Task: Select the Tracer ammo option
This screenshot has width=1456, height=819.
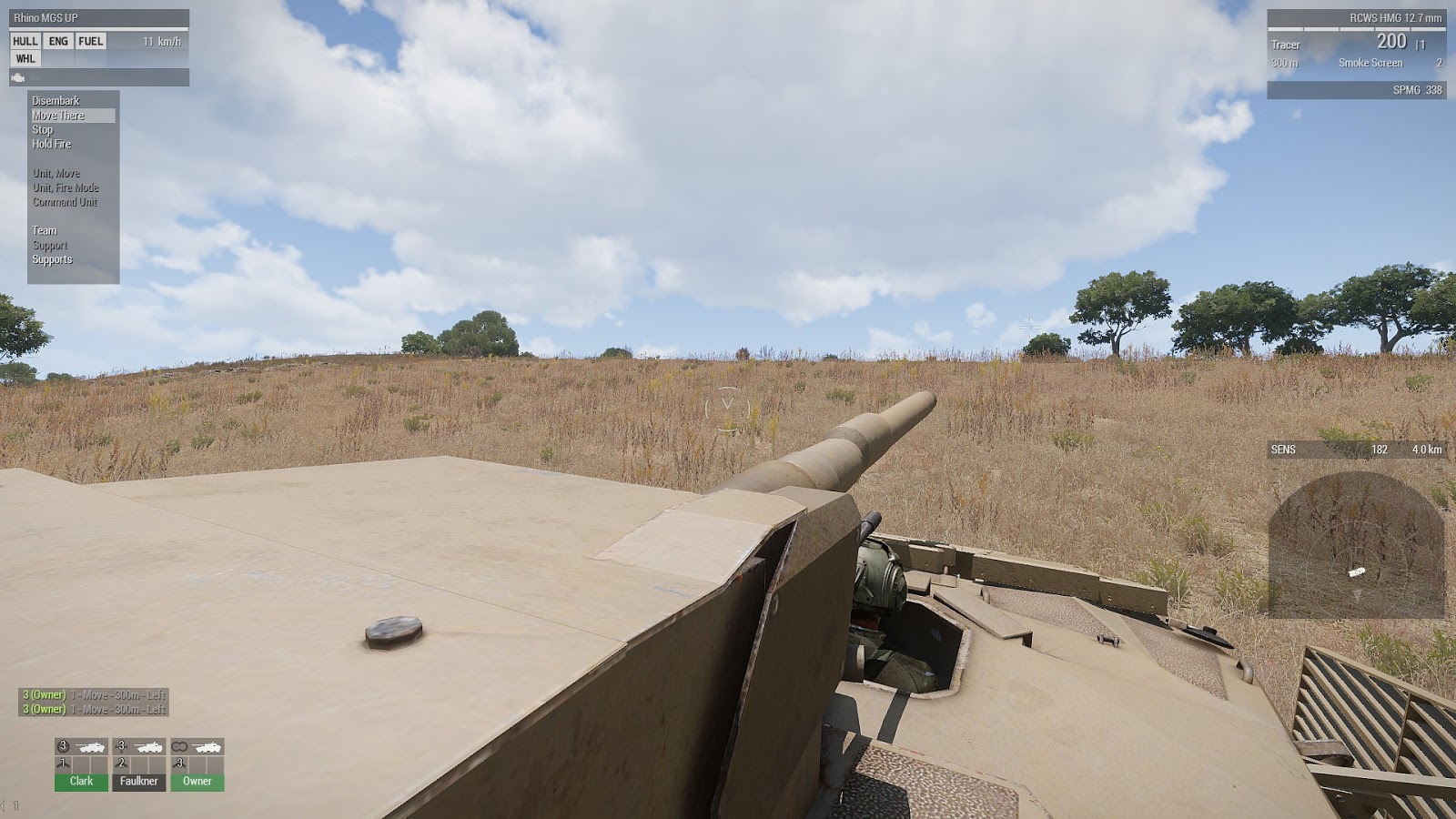Action: tap(1288, 43)
